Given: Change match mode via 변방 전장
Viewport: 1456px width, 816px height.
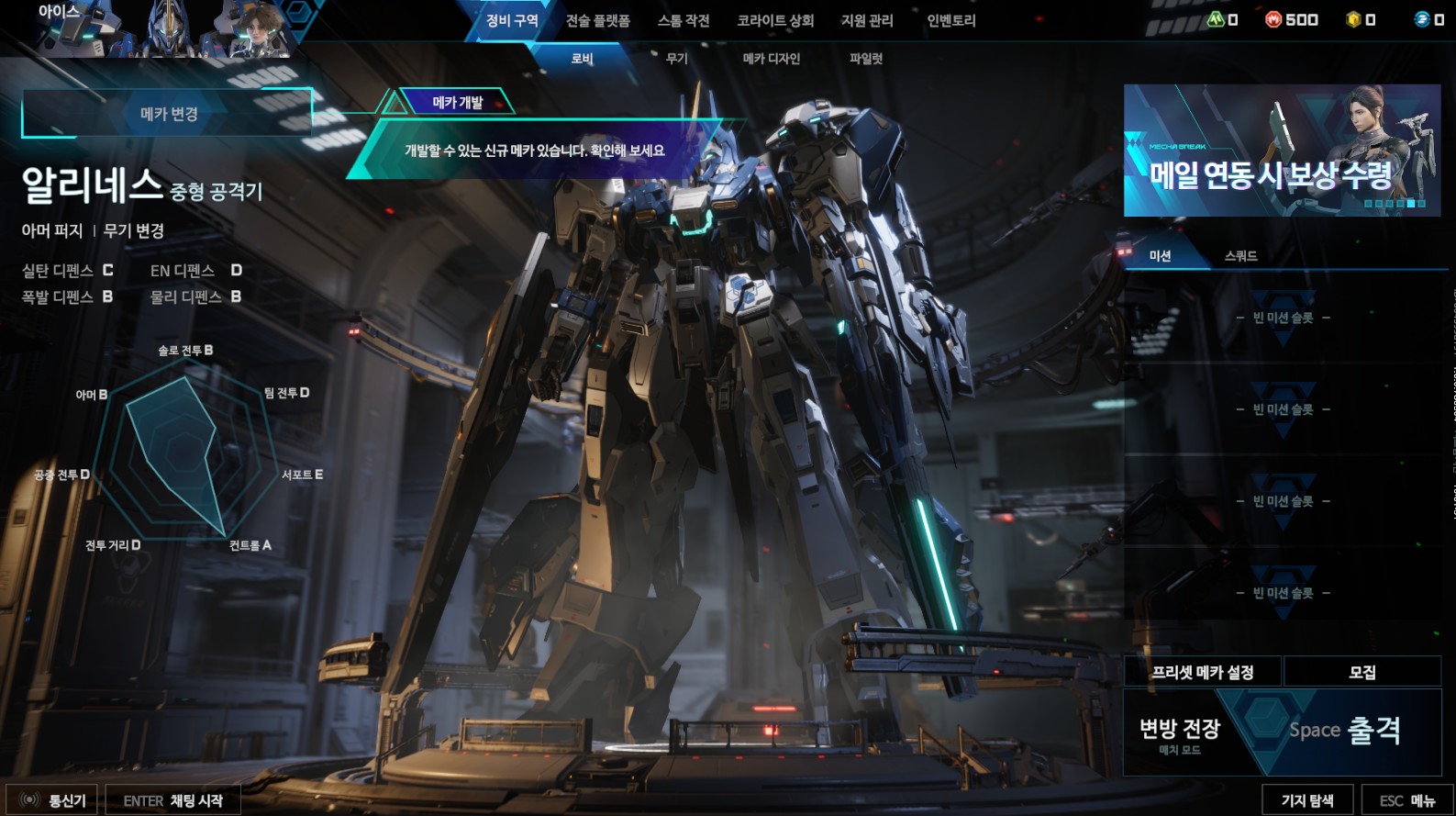Looking at the screenshot, I should pos(1180,734).
